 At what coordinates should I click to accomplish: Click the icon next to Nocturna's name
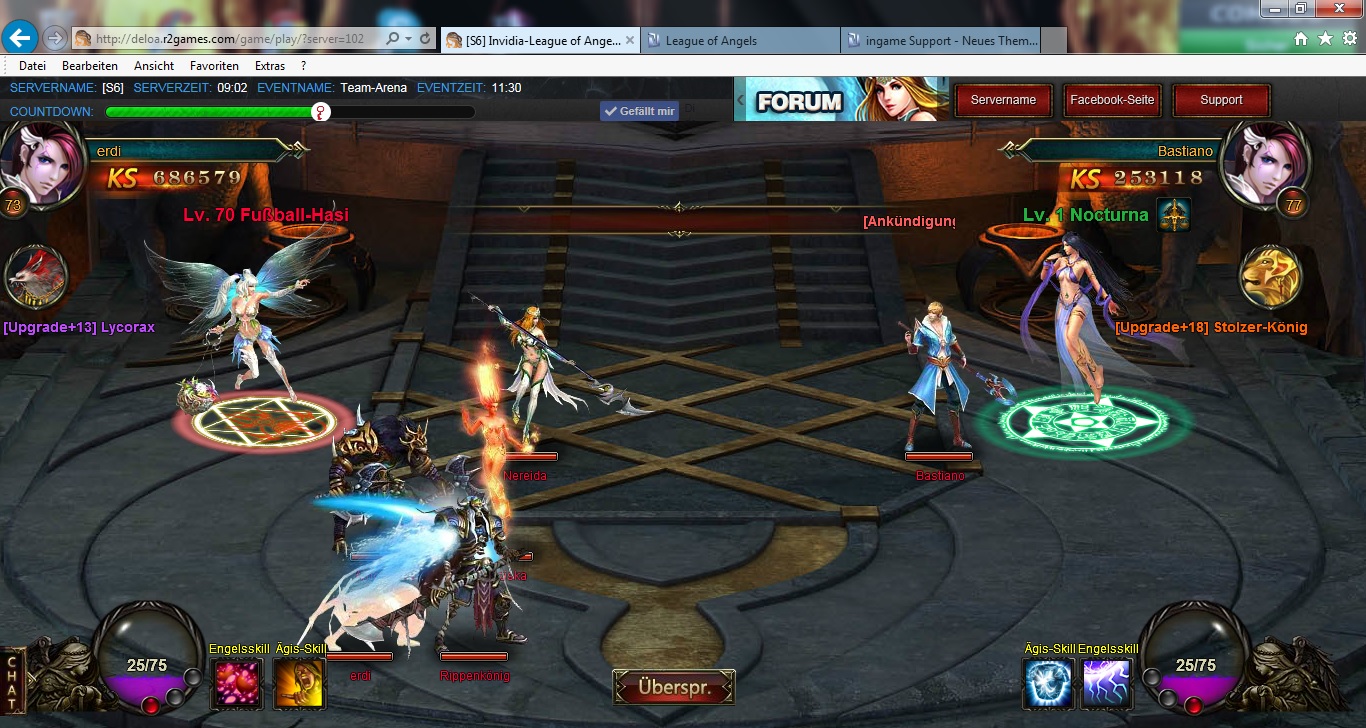tap(1173, 215)
